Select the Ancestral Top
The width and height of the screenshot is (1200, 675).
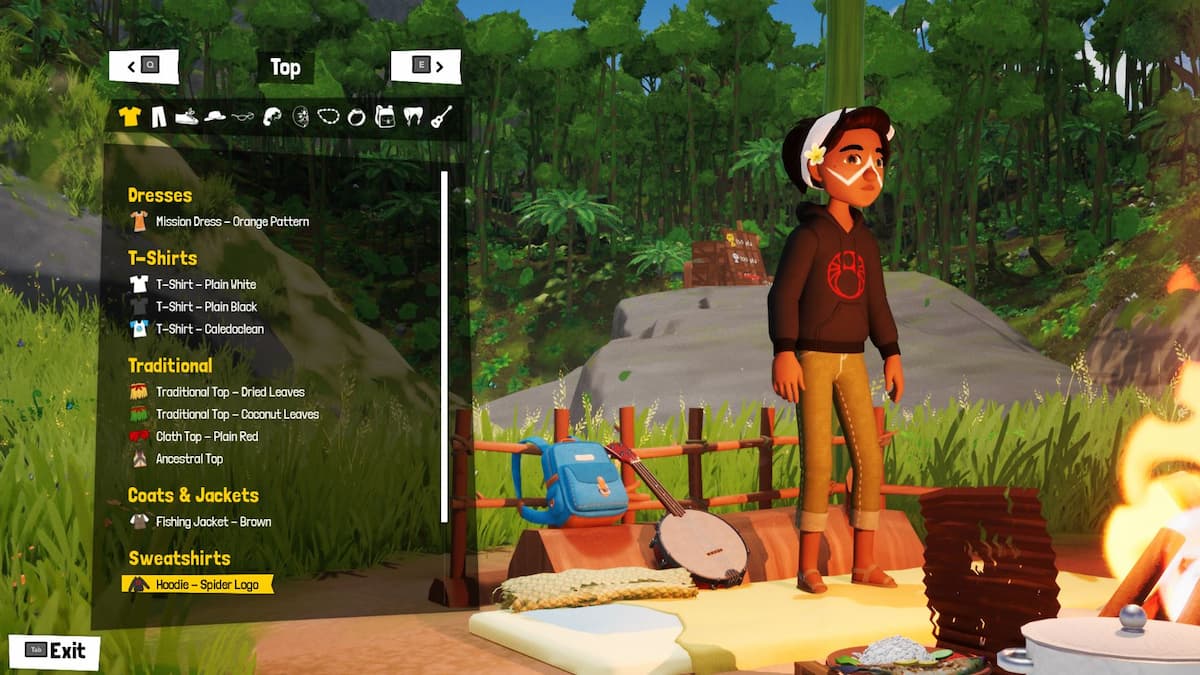click(189, 459)
